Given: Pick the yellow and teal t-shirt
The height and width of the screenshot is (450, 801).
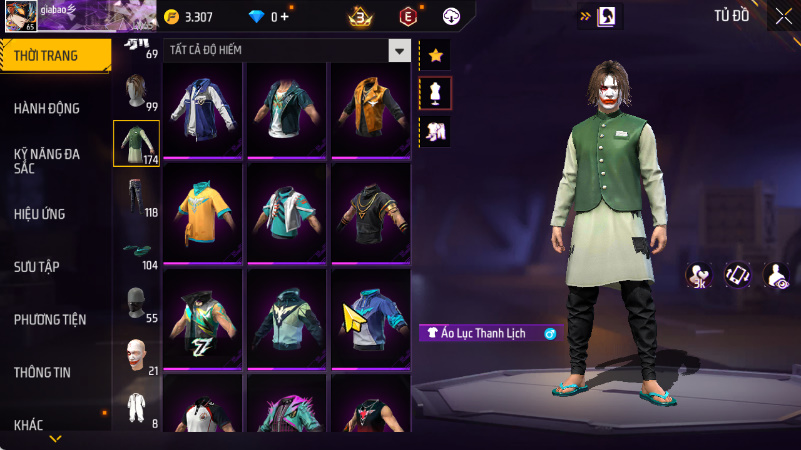Looking at the screenshot, I should pyautogui.click(x=203, y=212).
